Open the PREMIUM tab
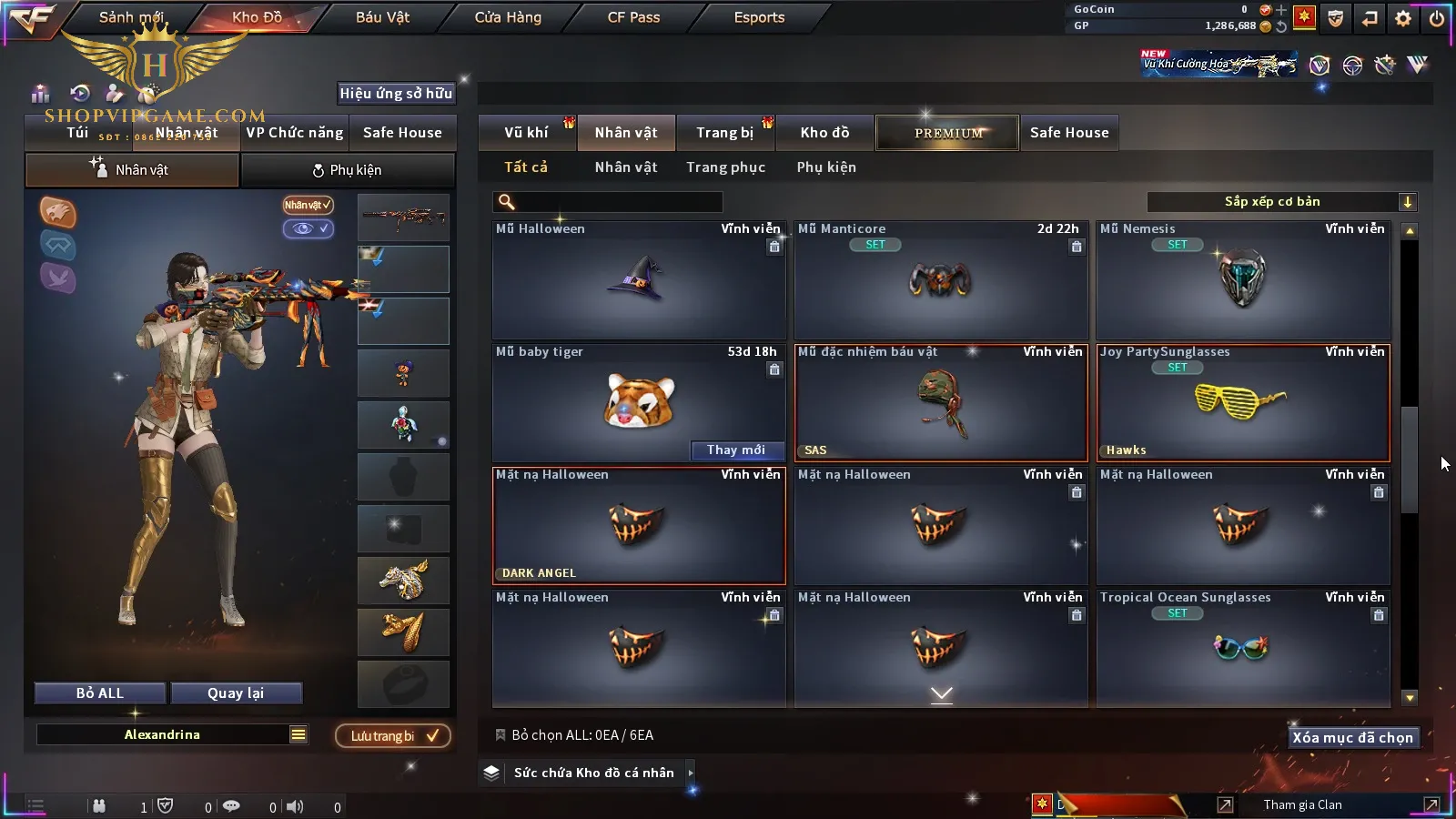The image size is (1456, 819). (948, 133)
